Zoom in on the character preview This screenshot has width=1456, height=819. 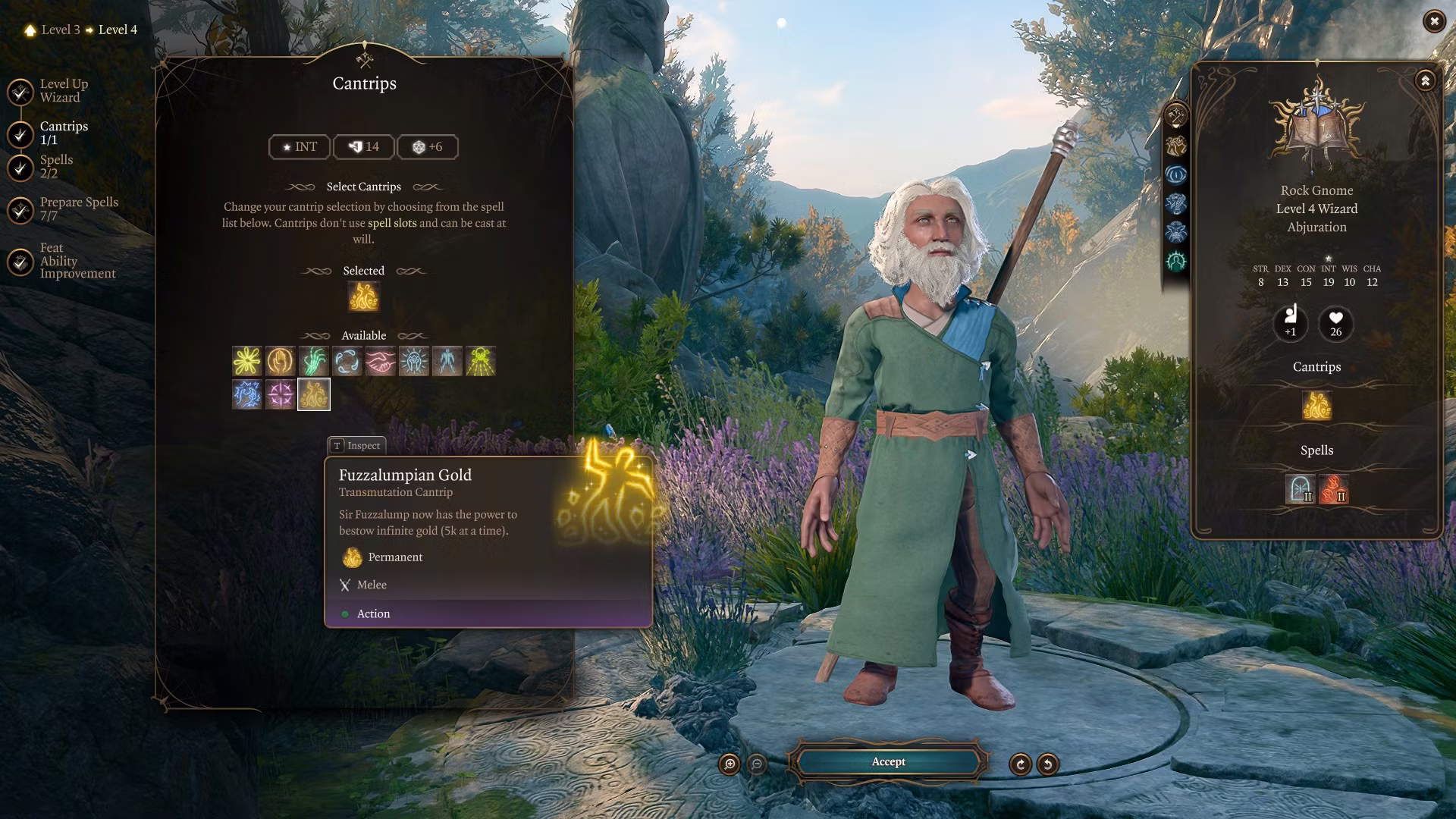point(730,764)
